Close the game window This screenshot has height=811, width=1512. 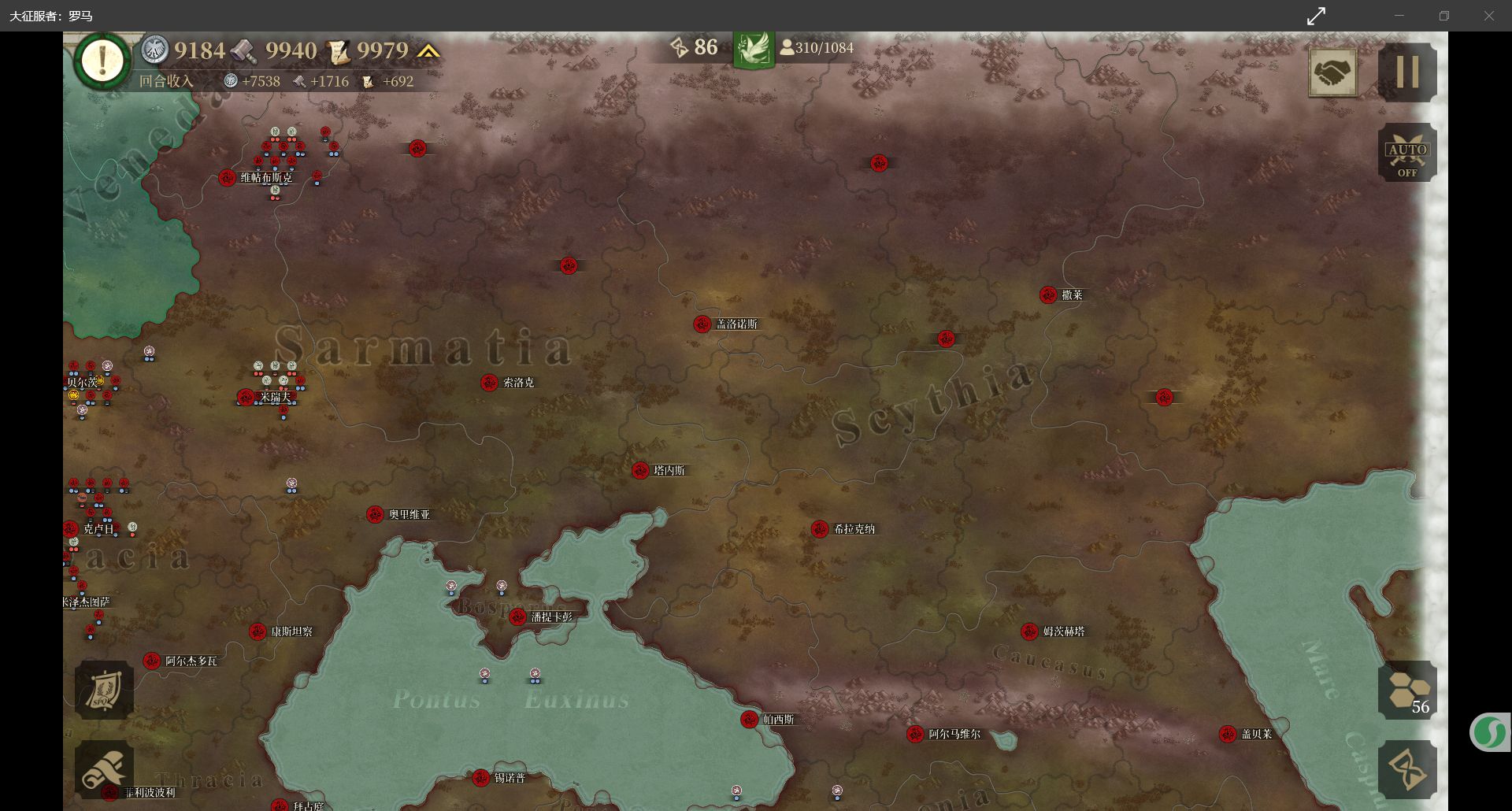point(1488,16)
